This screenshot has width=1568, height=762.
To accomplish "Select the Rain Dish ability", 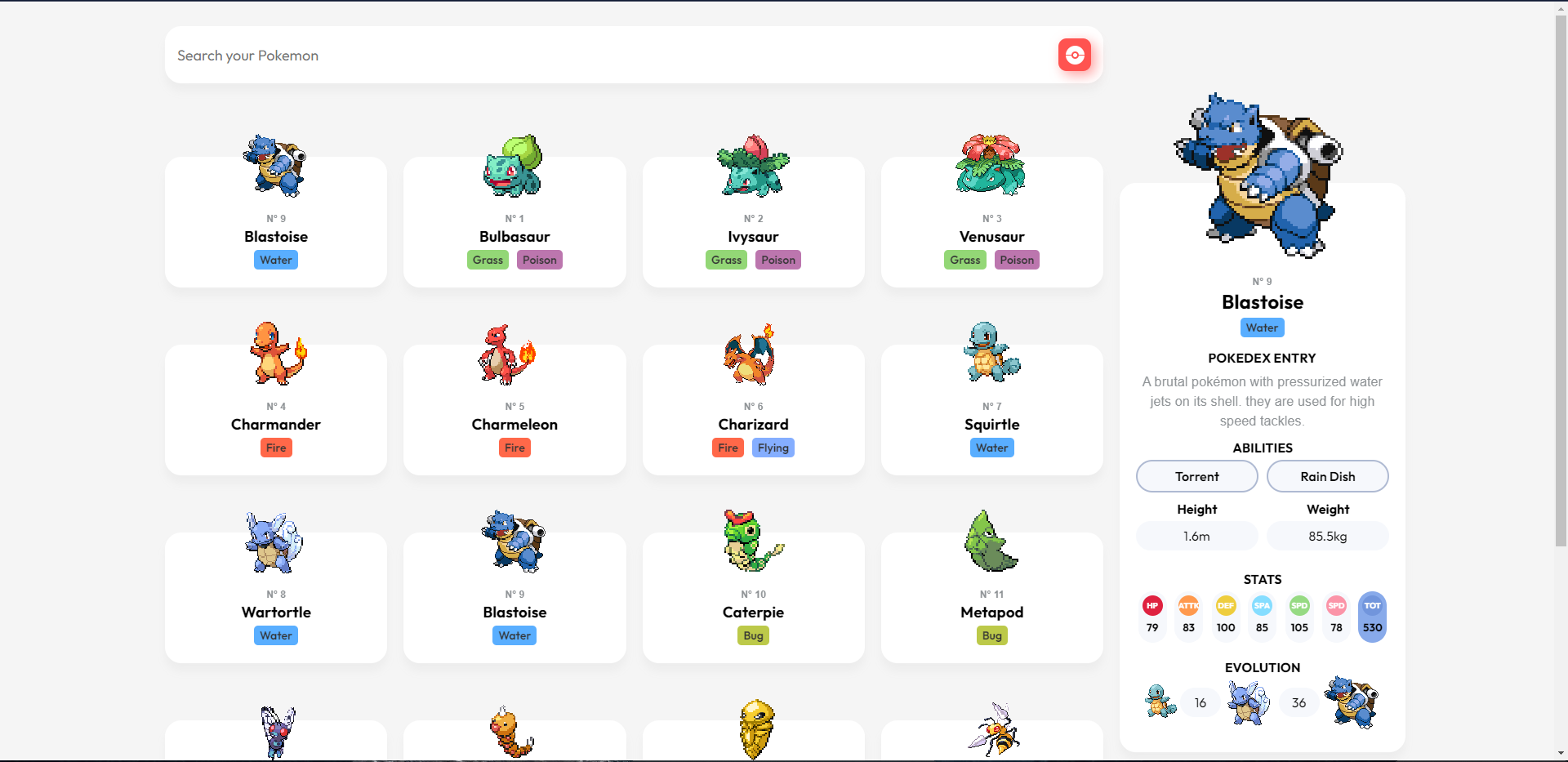I will pyautogui.click(x=1327, y=476).
